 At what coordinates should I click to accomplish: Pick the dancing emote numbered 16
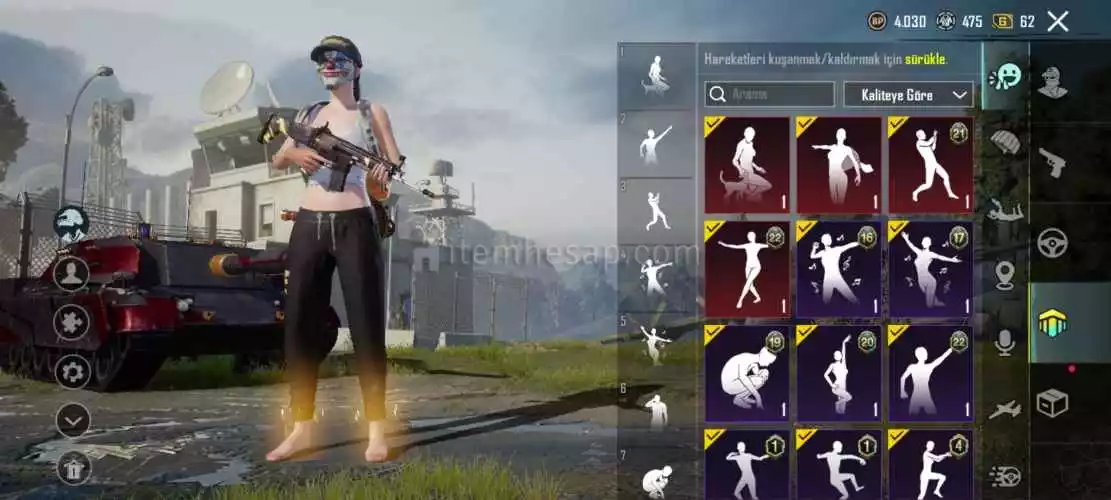click(838, 269)
